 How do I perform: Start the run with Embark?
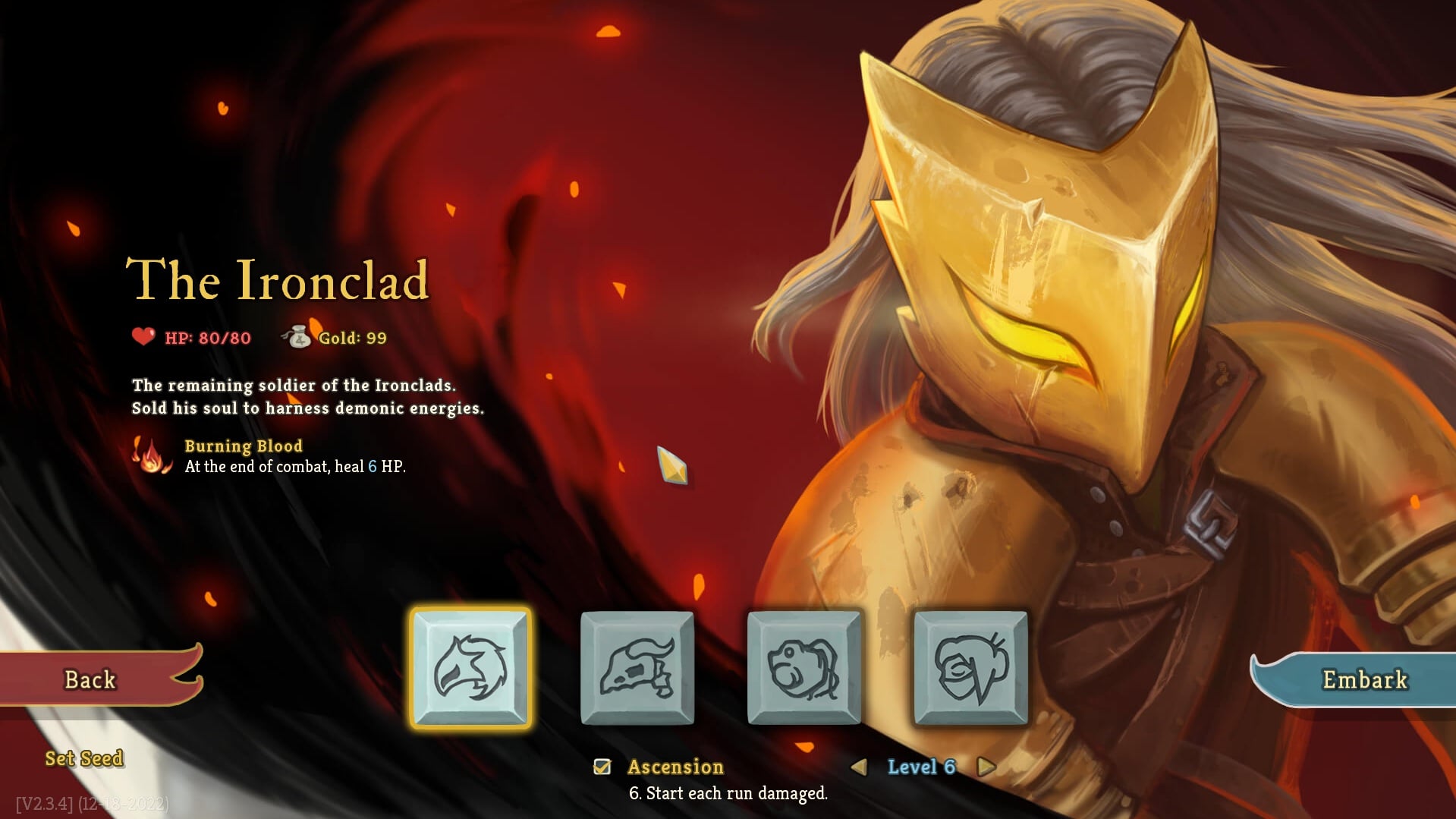[x=1363, y=679]
